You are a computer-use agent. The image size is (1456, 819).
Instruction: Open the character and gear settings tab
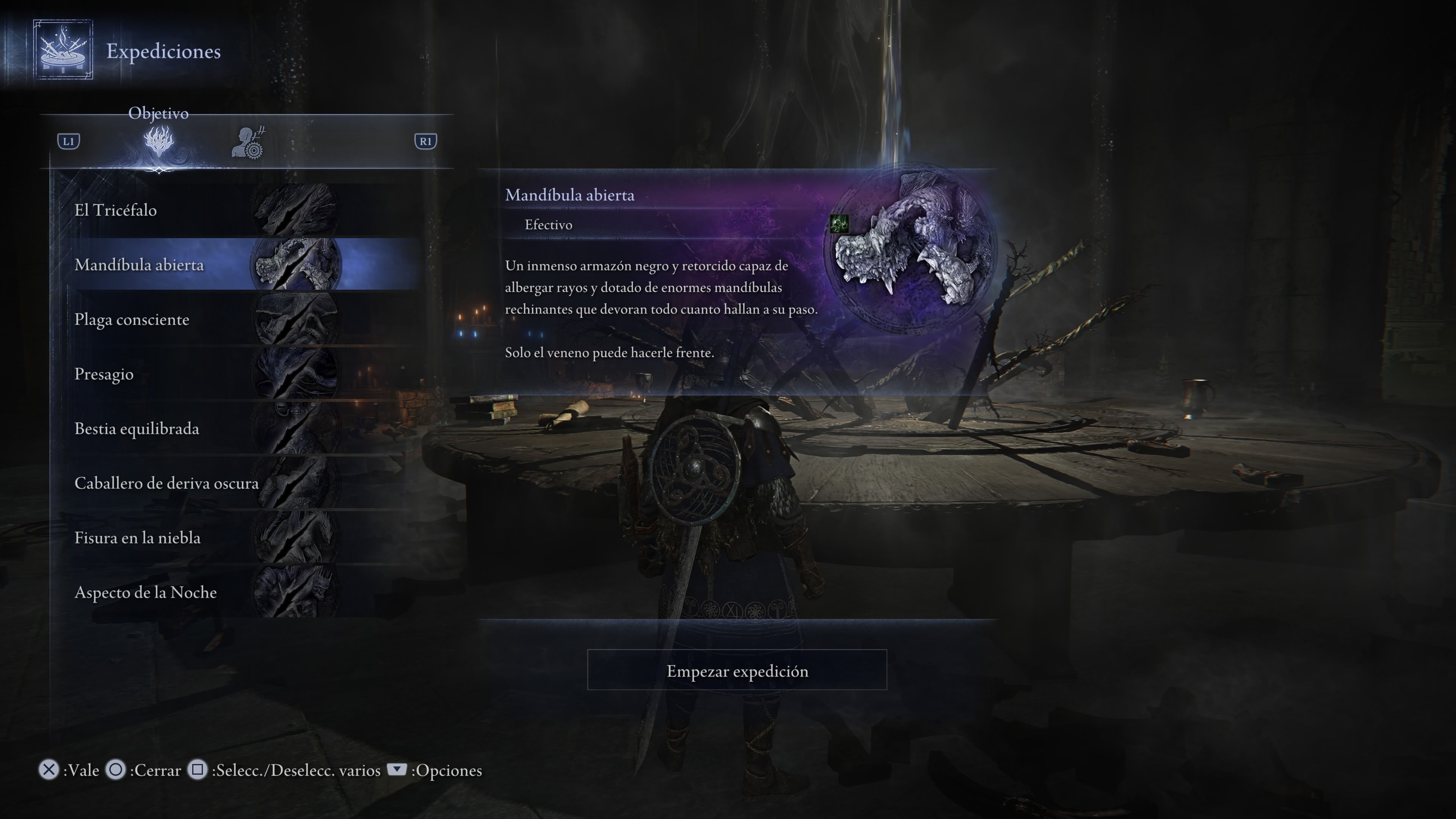pos(248,143)
